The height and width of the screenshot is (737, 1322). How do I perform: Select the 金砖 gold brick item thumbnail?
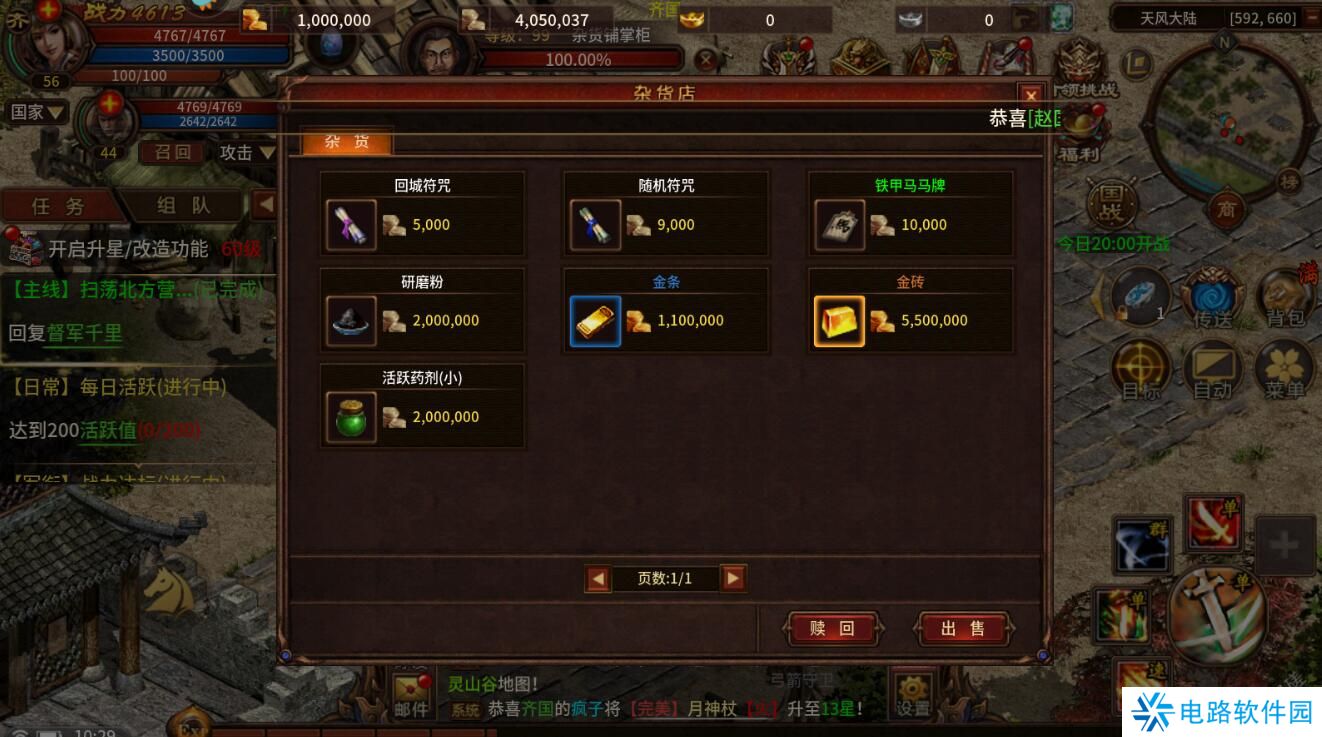839,320
